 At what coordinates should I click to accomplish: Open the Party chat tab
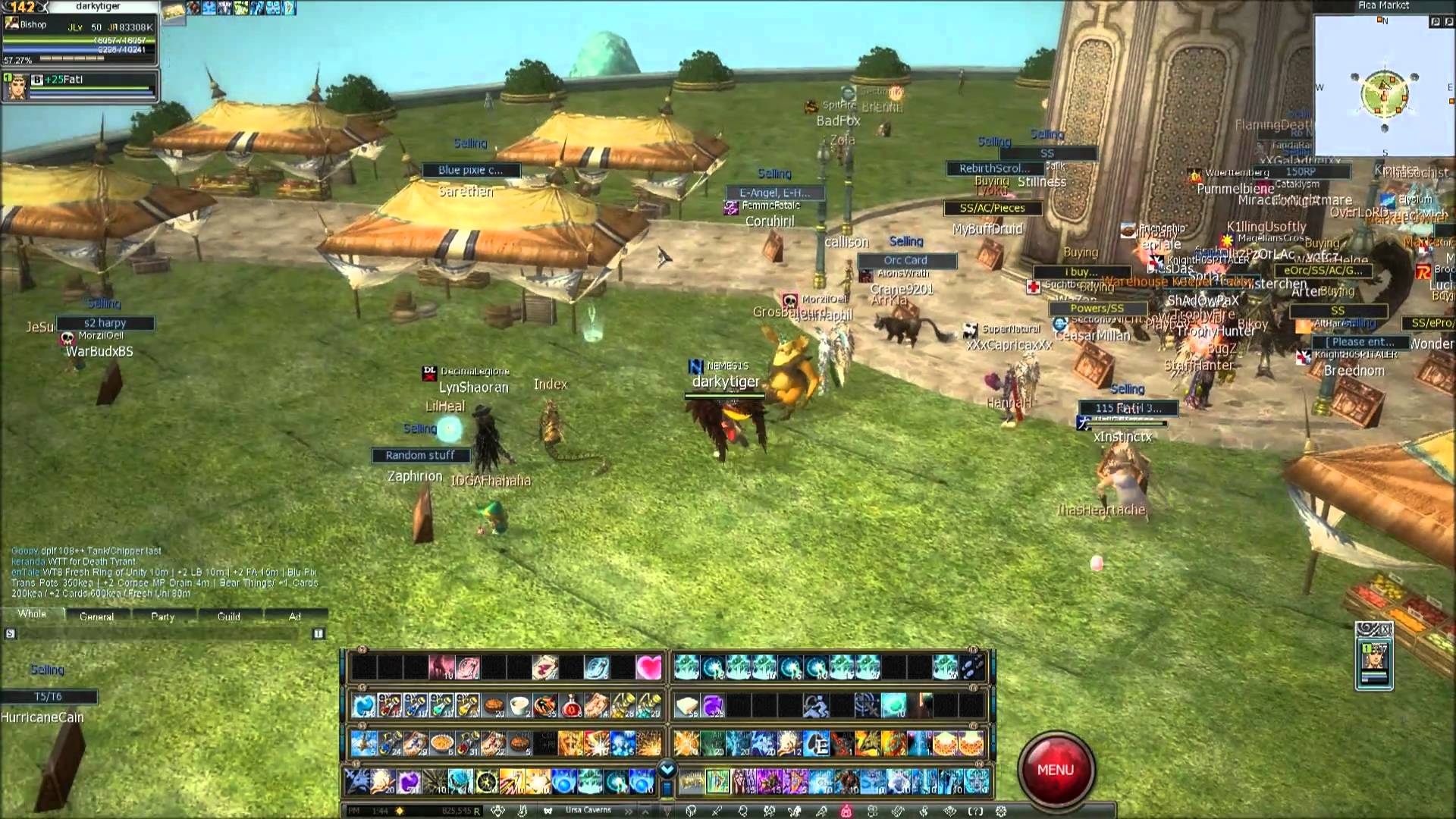(x=163, y=615)
